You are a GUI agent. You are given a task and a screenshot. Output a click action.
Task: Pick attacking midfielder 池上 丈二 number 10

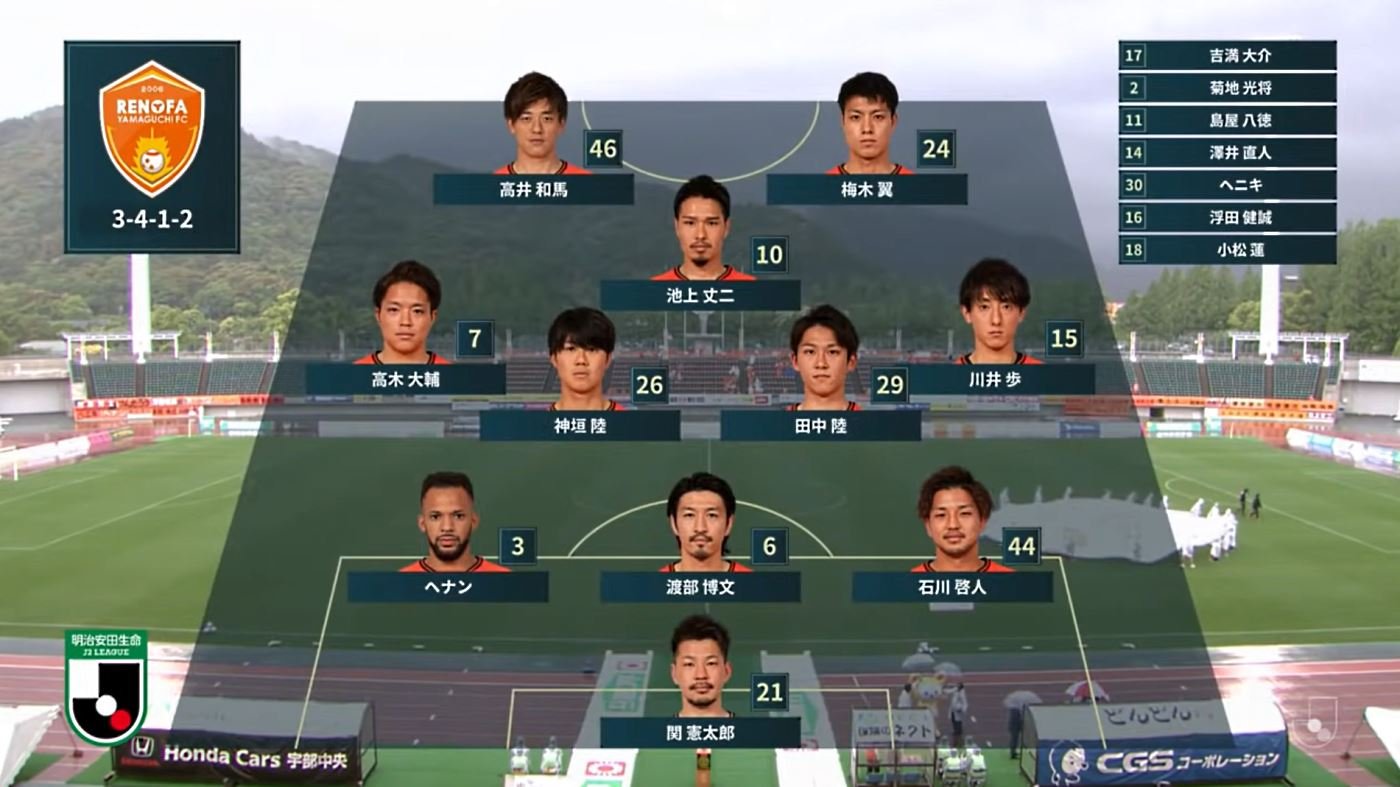700,295
